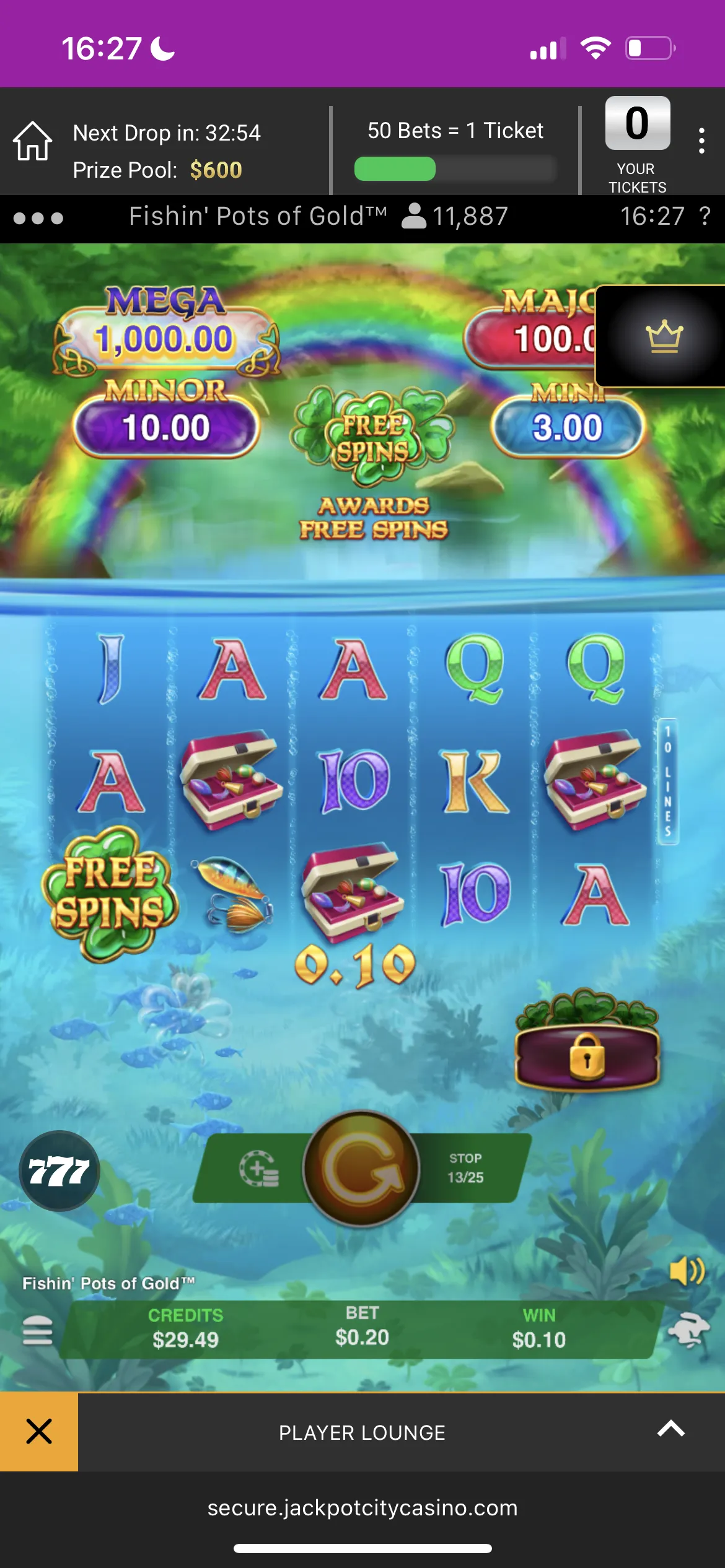The width and height of the screenshot is (725, 1568).
Task: Spin the reels with the gold button
Action: click(x=361, y=1168)
